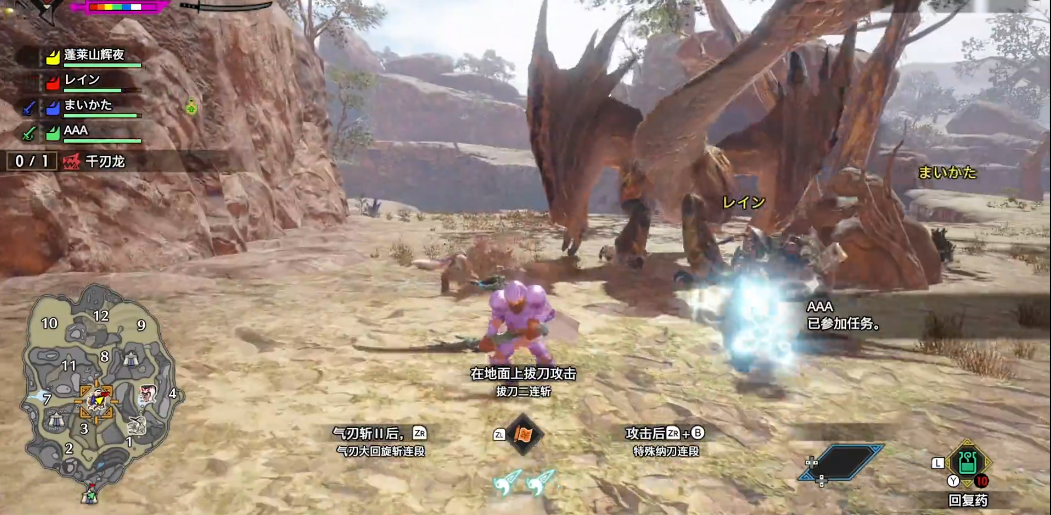The height and width of the screenshot is (515, 1051).
Task: Select area 12 on the minimap
Action: (x=101, y=316)
